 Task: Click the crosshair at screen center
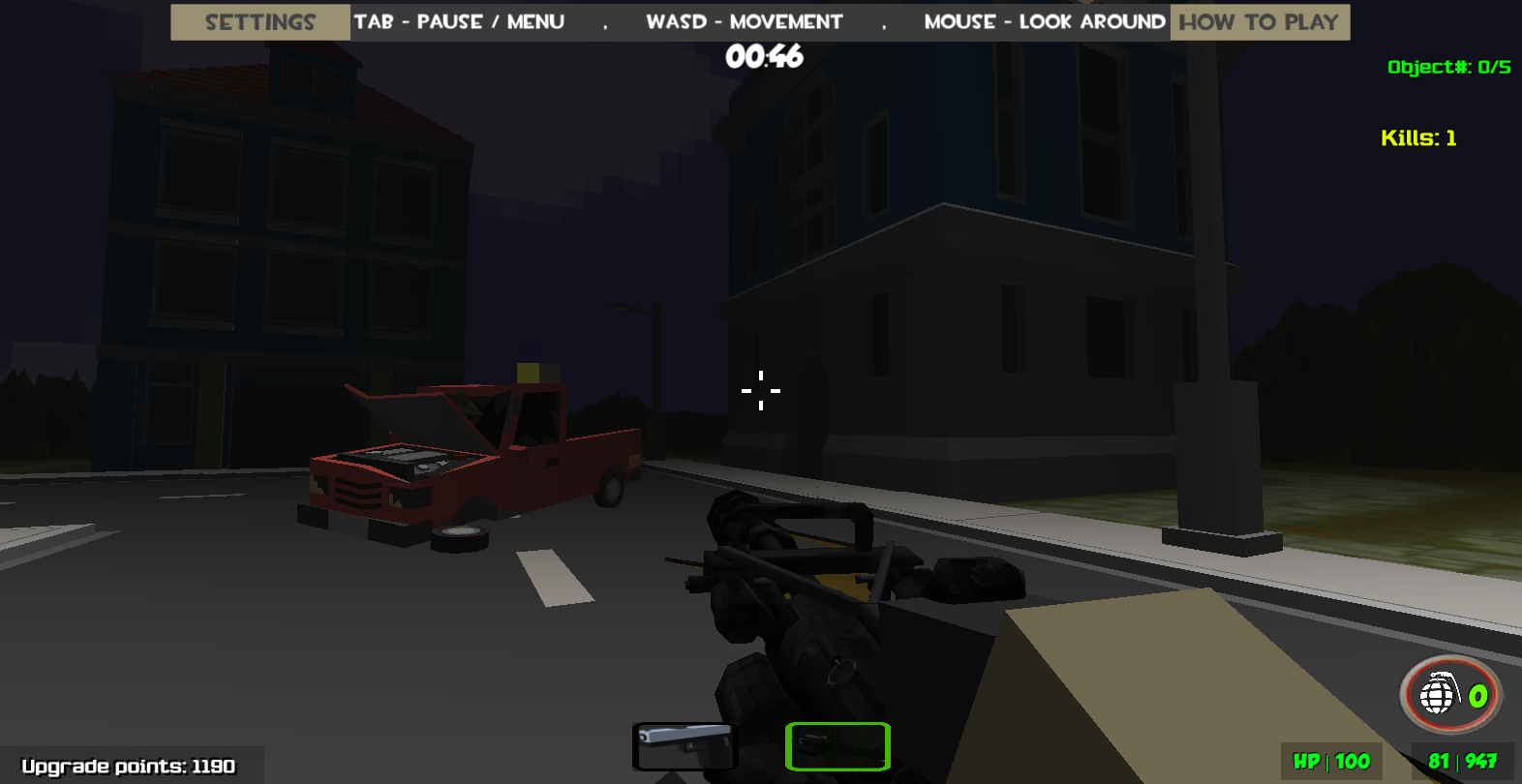761,390
